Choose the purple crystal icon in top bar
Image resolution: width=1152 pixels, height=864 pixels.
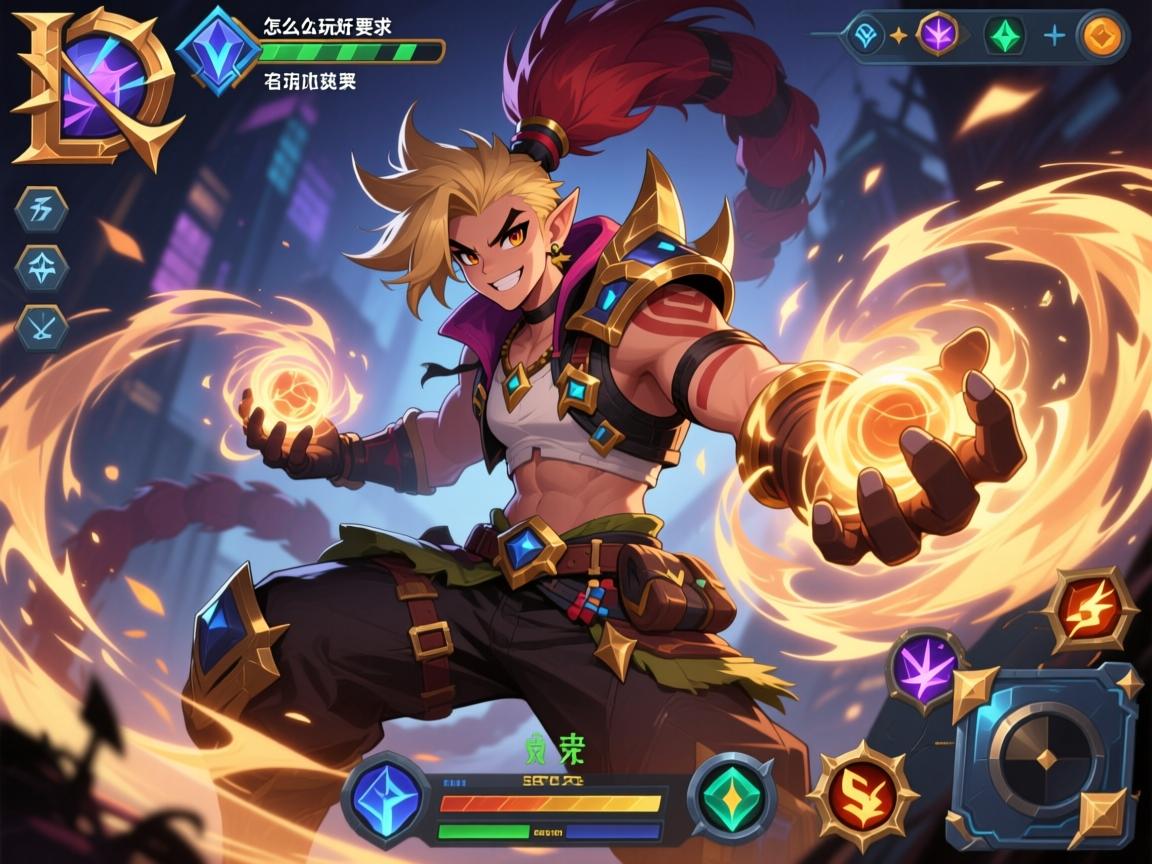(x=938, y=34)
